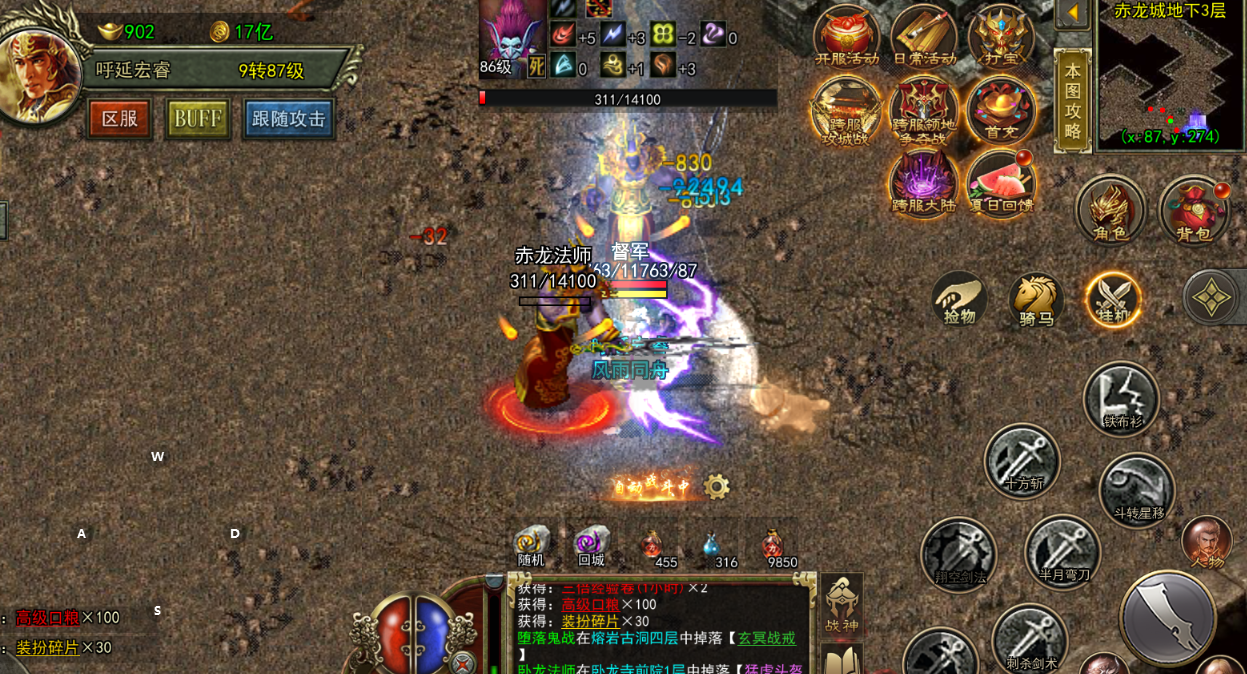Toggle the 跟随攻击 follow-attack button
This screenshot has width=1247, height=674.
(289, 119)
